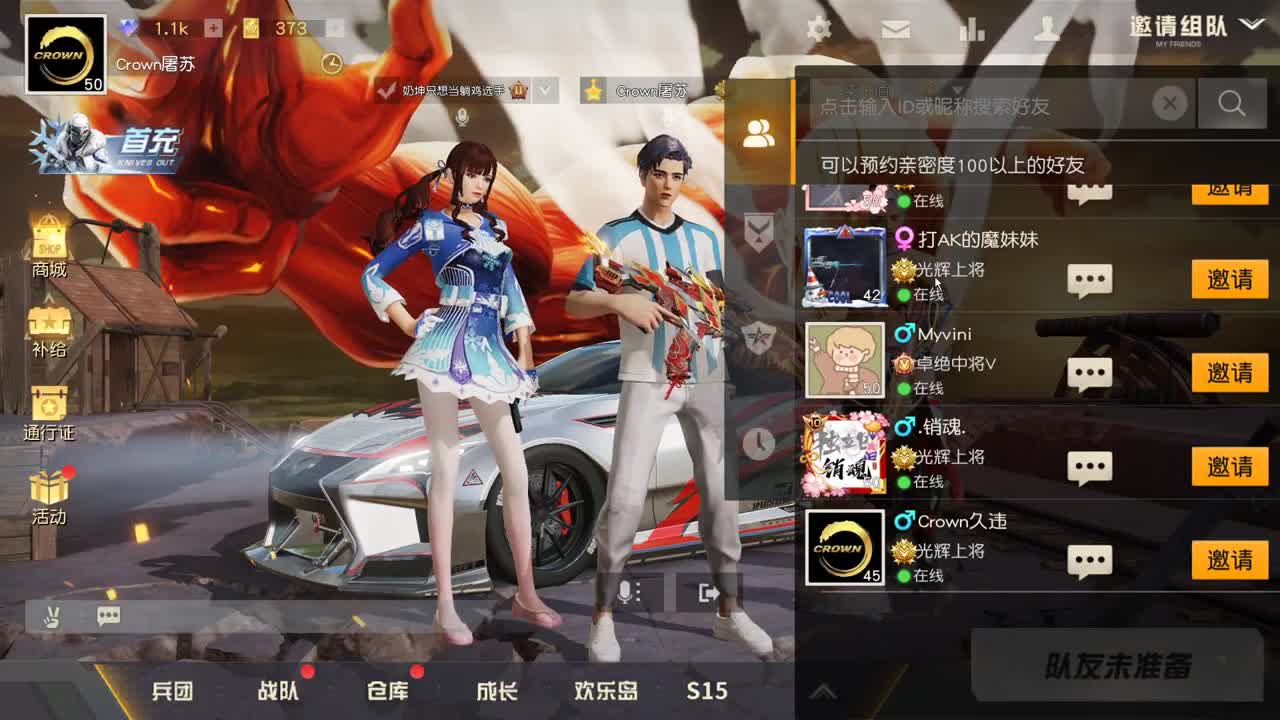This screenshot has height=720, width=1280.
Task: Open the 仓库 warehouse tab
Action: tap(389, 691)
